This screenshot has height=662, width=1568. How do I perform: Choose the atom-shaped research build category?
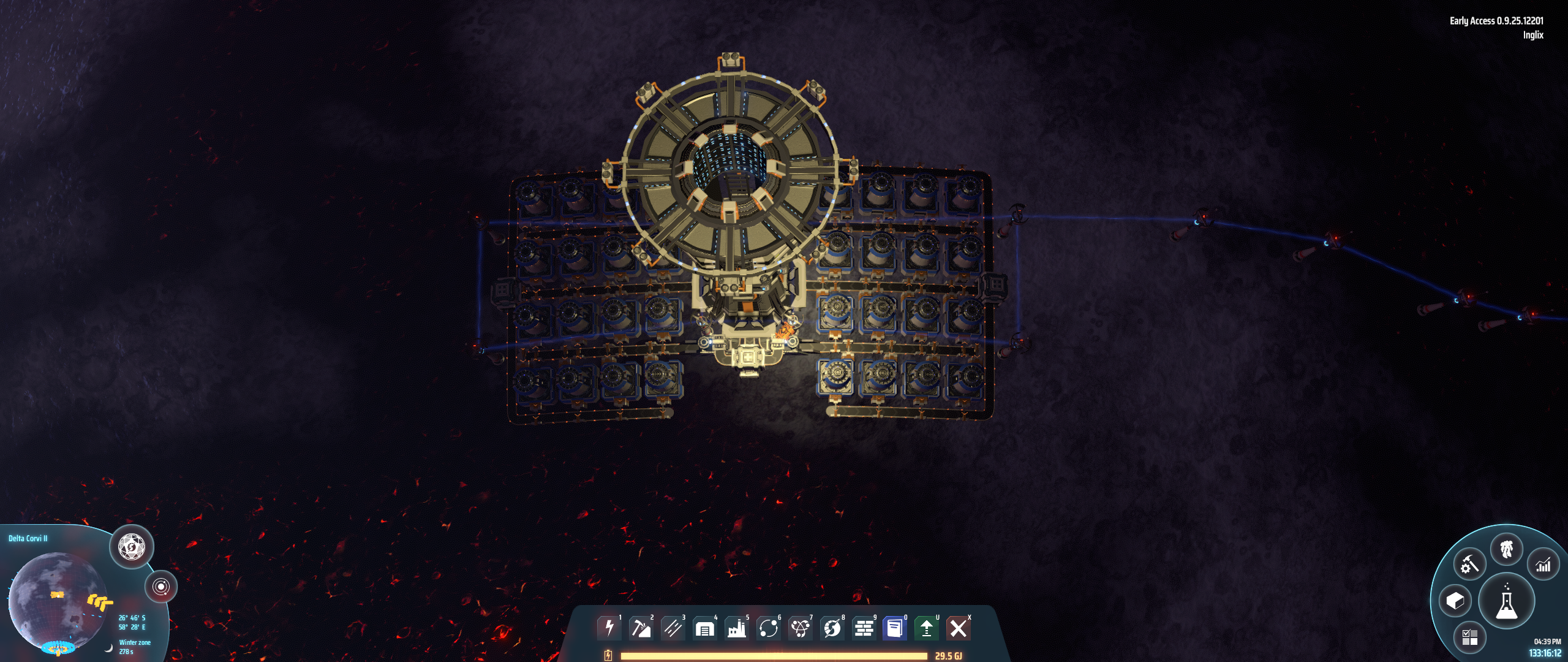click(800, 628)
